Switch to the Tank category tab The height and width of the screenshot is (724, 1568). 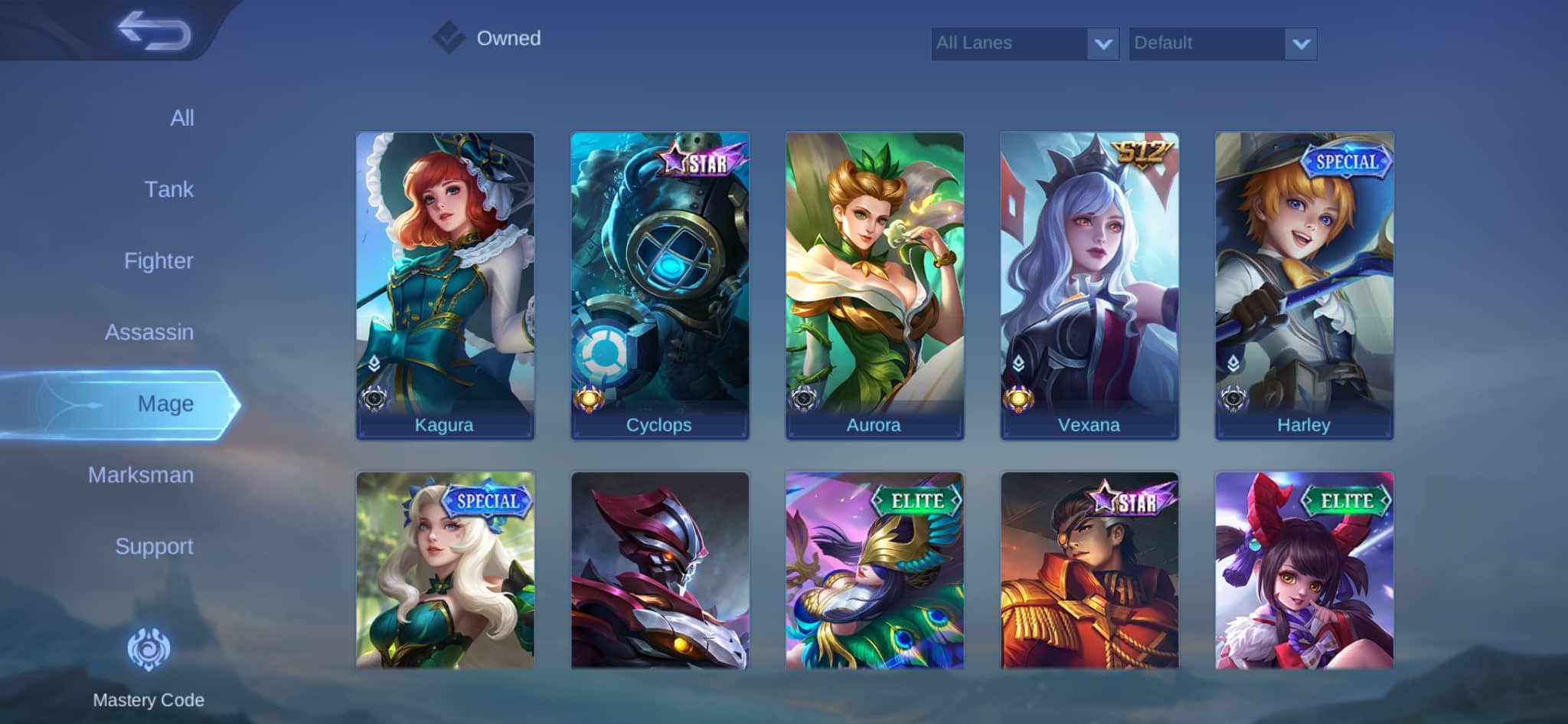coord(170,189)
